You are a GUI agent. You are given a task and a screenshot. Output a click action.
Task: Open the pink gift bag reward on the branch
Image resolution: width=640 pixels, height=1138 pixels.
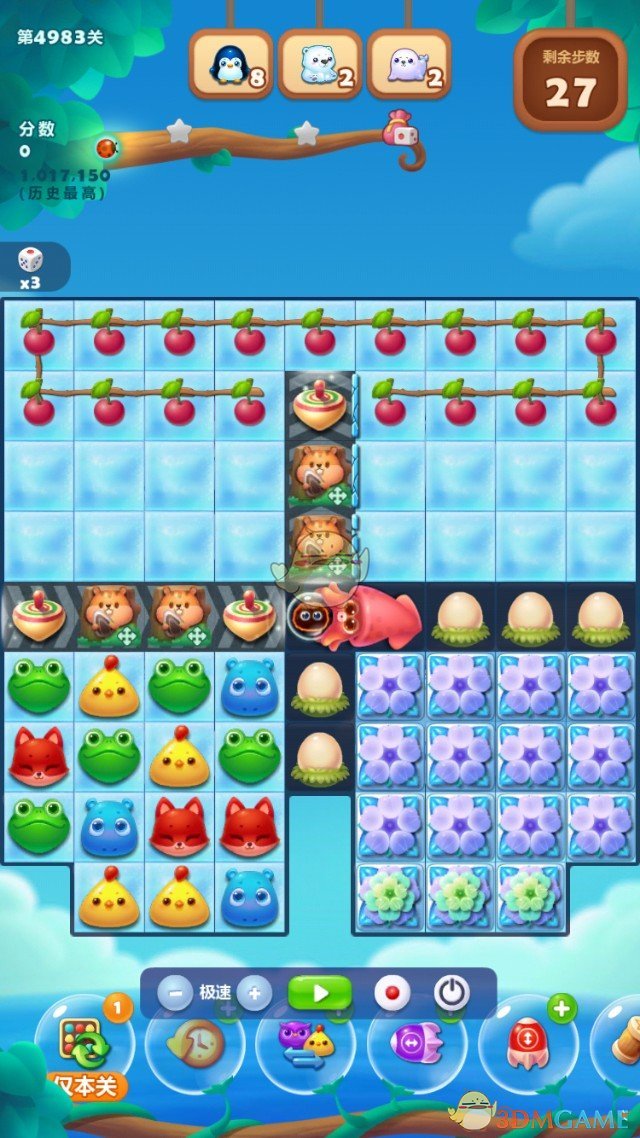coord(400,129)
